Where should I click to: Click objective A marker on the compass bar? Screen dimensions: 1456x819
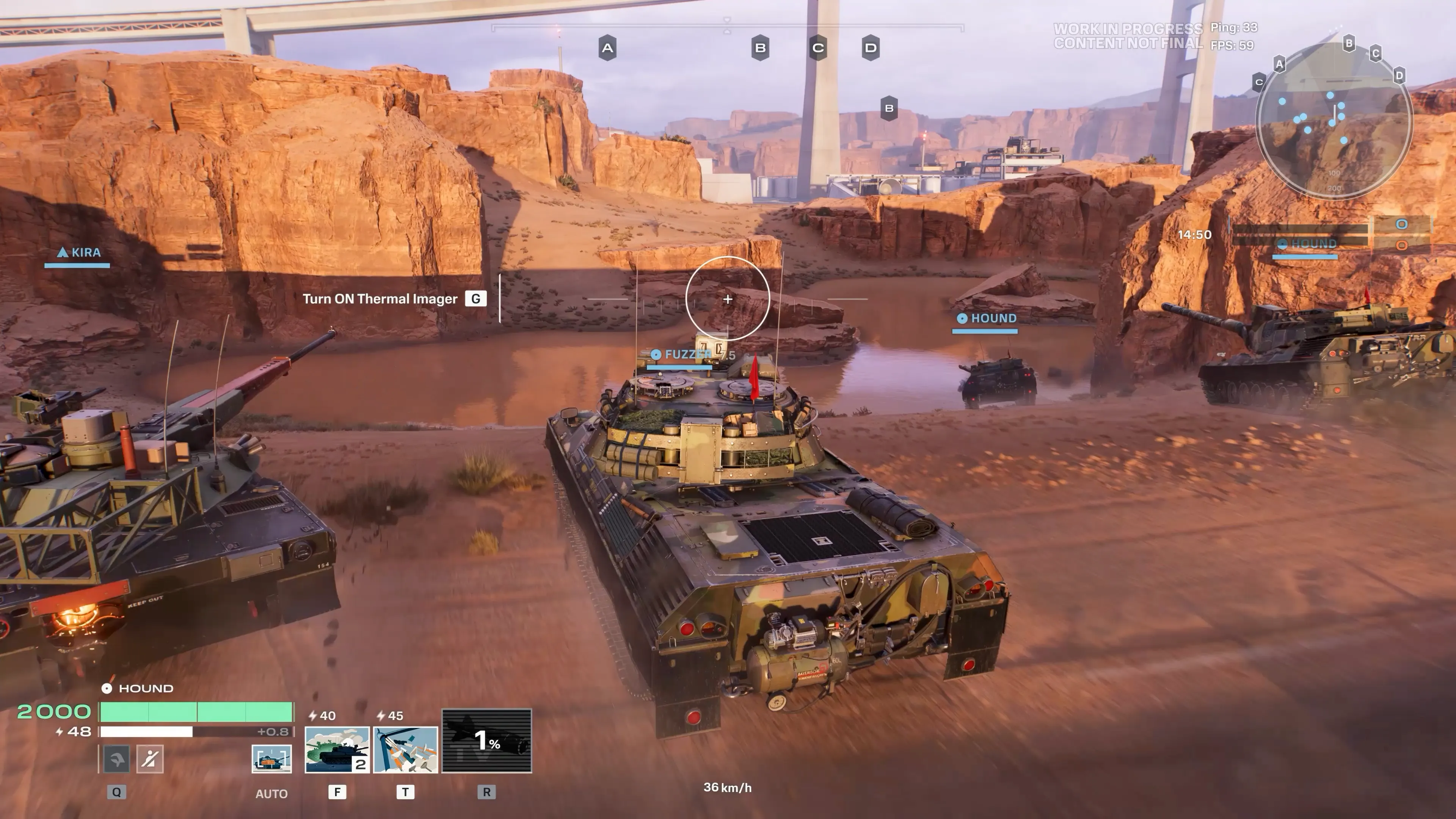point(607,48)
